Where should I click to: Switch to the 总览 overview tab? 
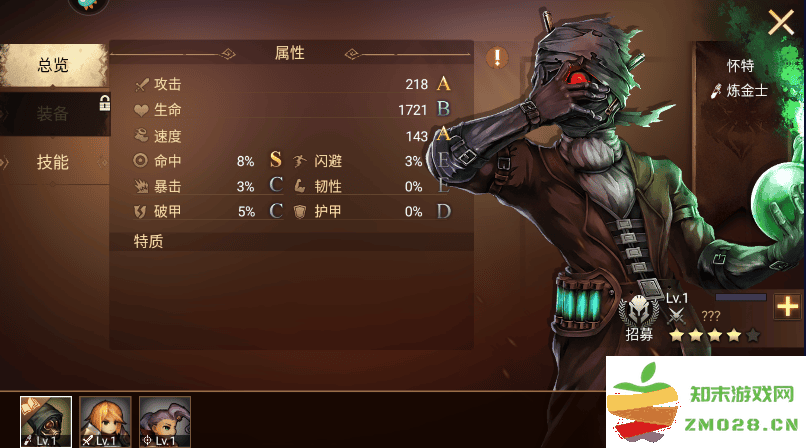point(53,66)
